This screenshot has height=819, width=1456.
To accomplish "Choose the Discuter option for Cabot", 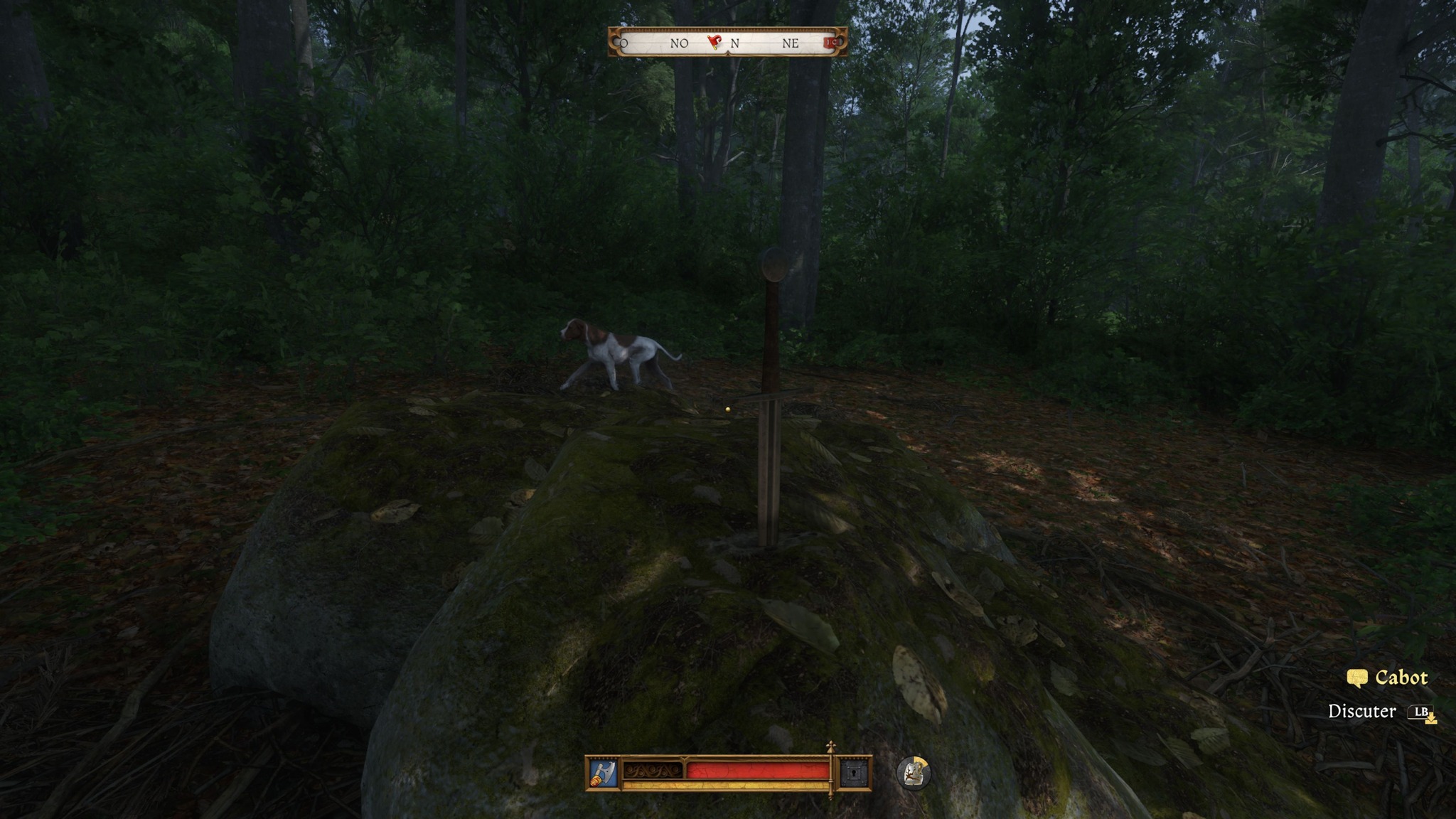I will pos(1362,711).
